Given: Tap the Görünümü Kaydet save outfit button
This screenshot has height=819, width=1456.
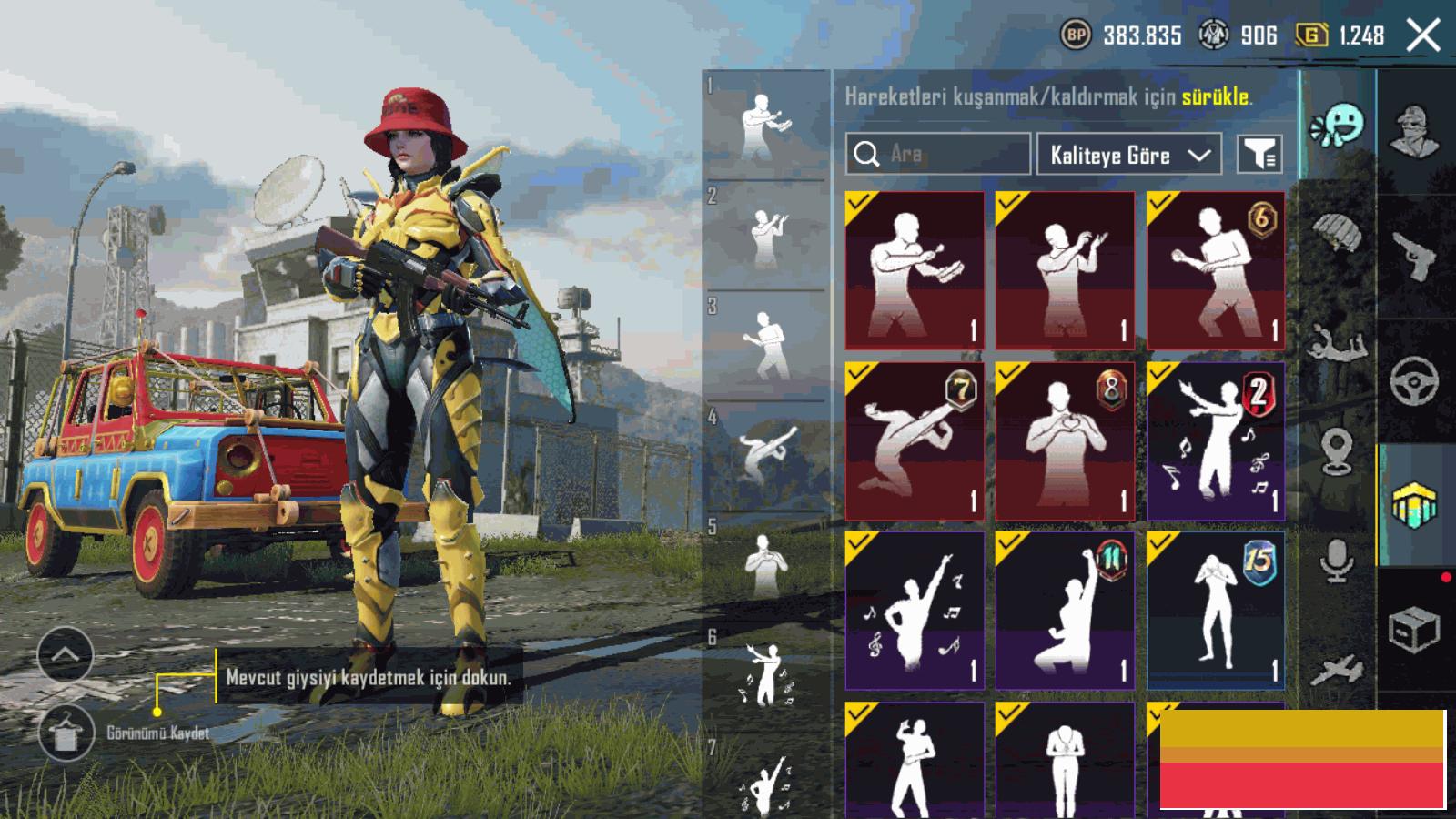Looking at the screenshot, I should (x=66, y=733).
